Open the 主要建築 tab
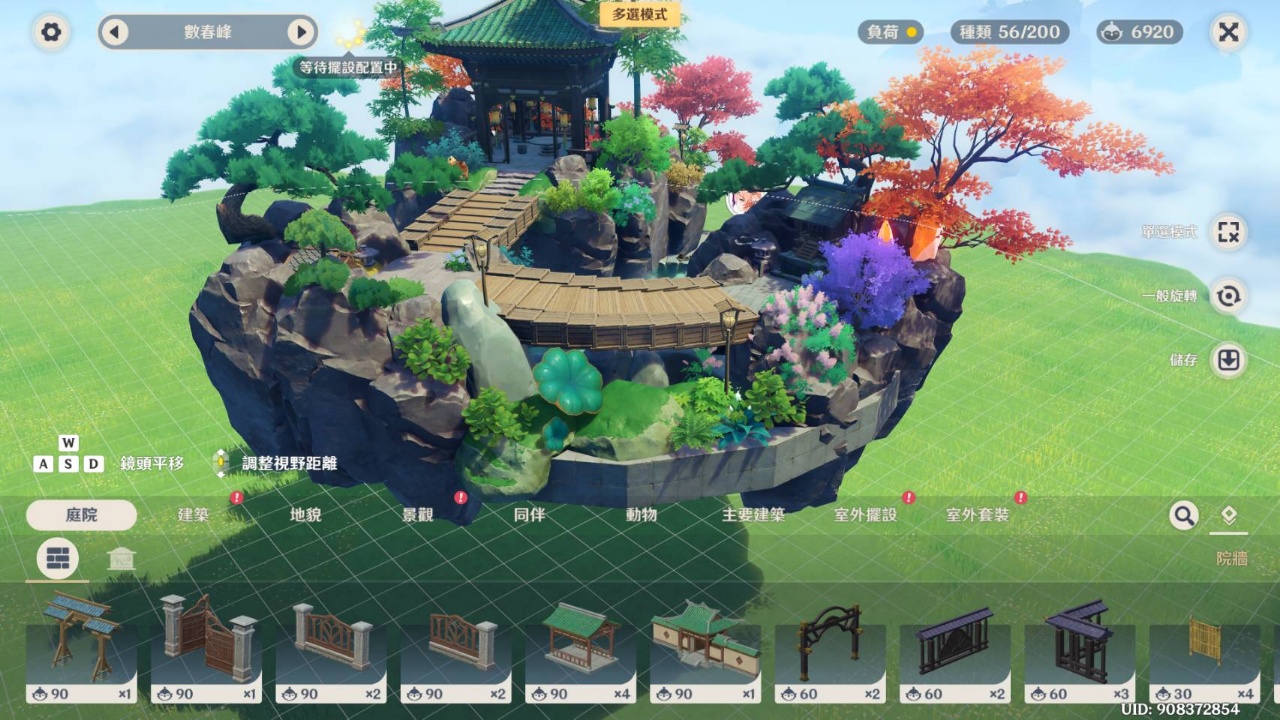The image size is (1280, 720). pos(754,515)
